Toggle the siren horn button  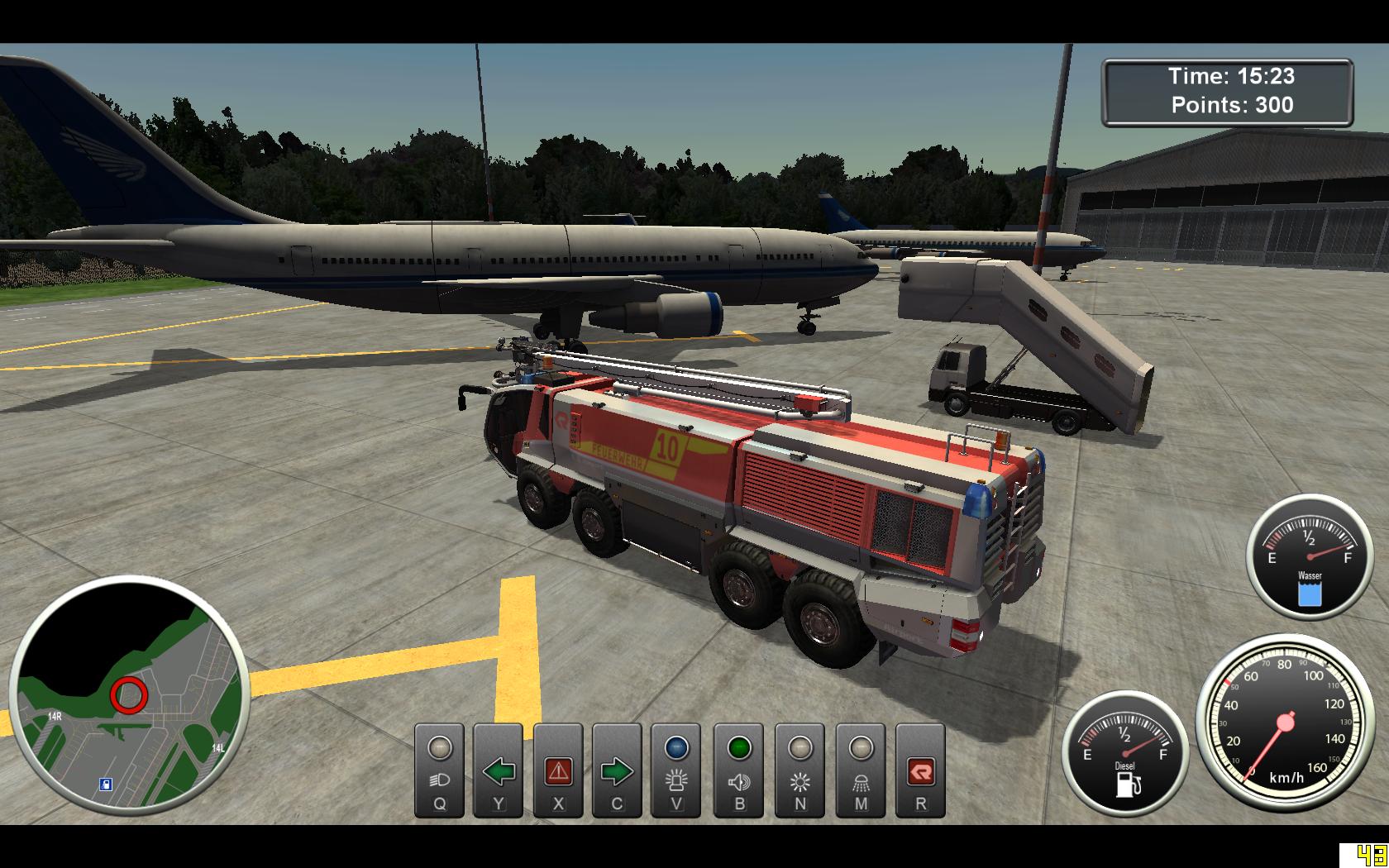click(x=739, y=770)
